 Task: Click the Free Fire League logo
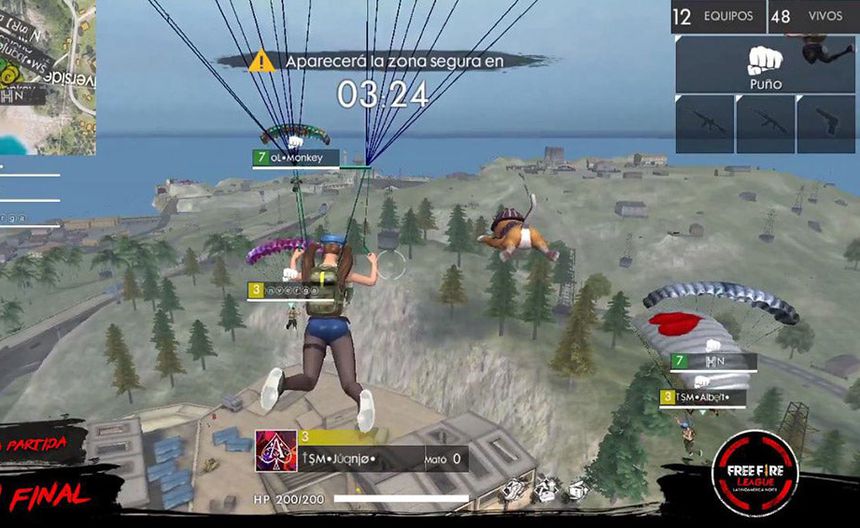pos(754,473)
